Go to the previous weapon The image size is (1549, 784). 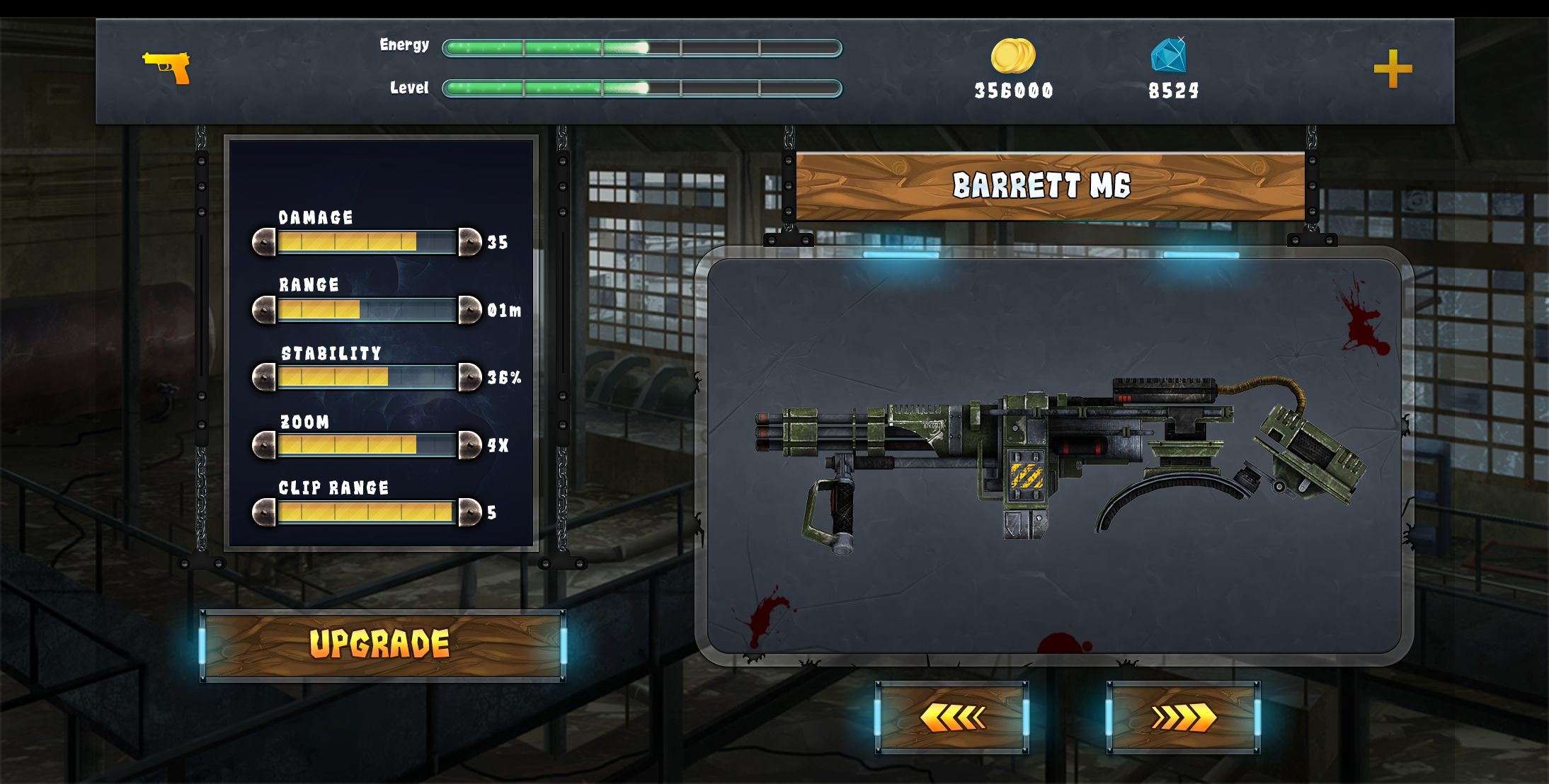point(951,717)
